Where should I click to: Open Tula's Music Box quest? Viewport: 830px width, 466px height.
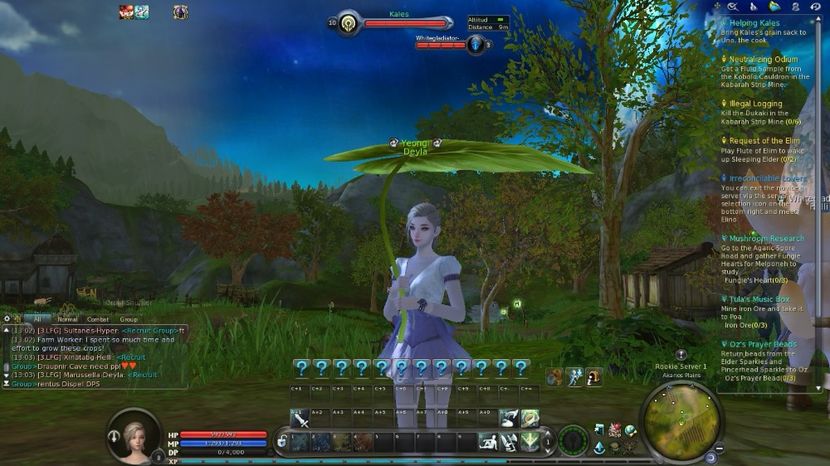tap(759, 299)
